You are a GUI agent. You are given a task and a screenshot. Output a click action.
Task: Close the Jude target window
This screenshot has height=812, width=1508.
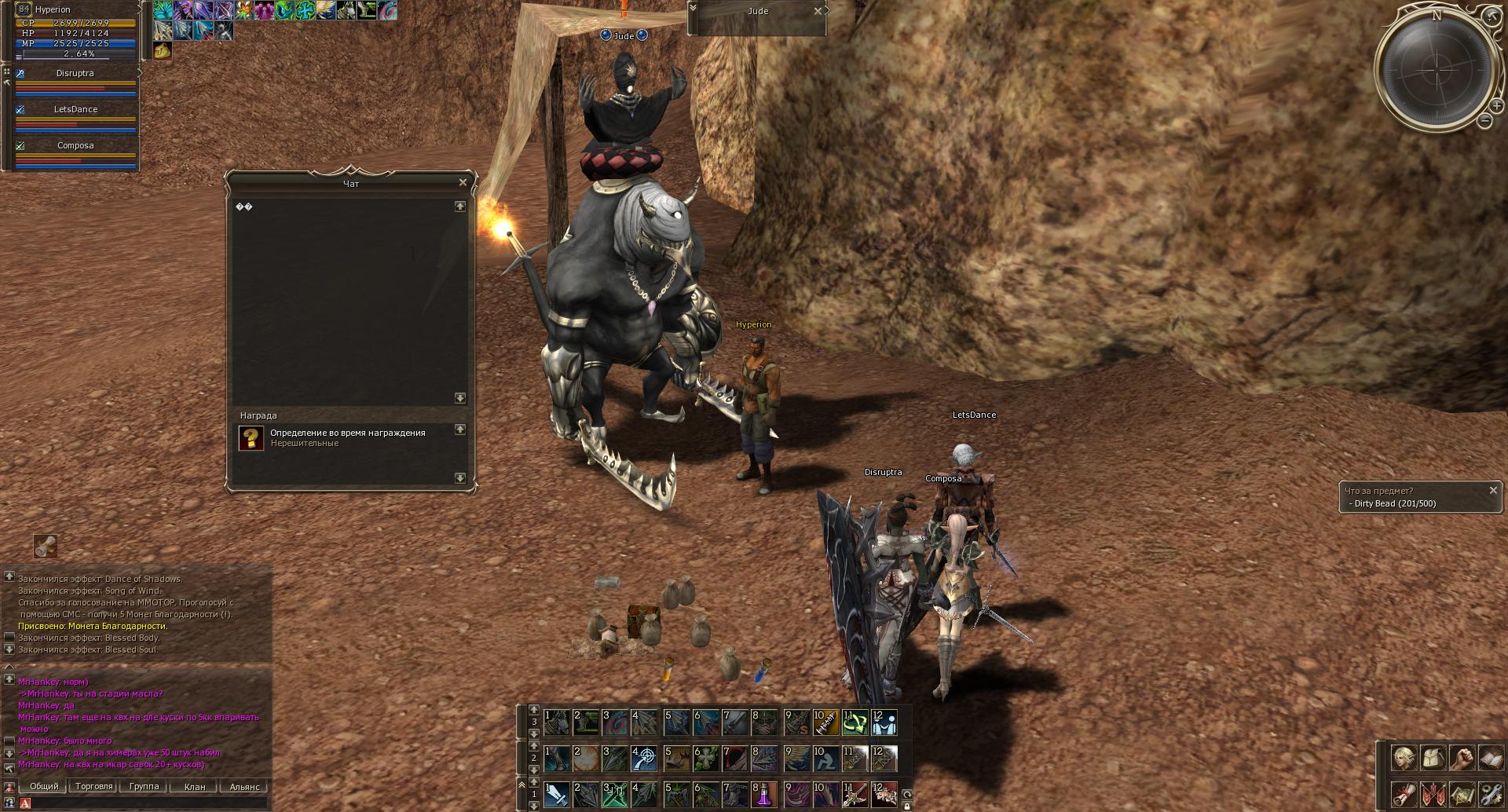coord(818,11)
